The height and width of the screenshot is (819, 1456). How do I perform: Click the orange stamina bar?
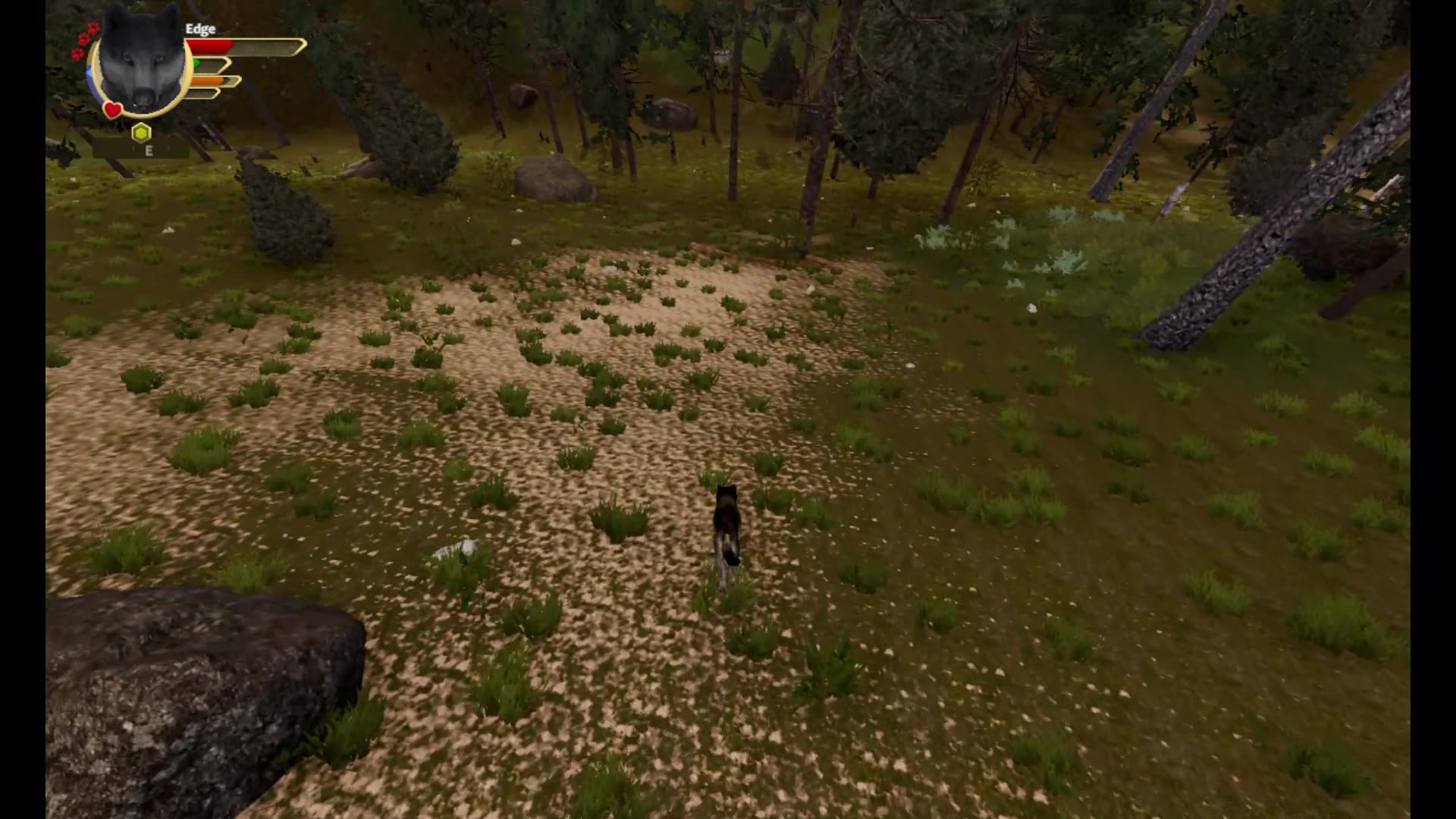click(x=209, y=81)
